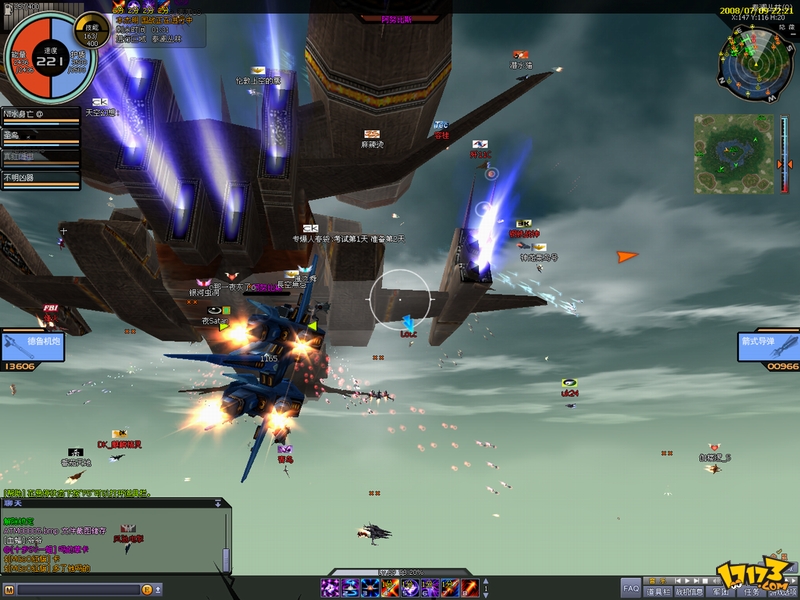800x600 pixels.
Task: Select party member 不明凶器
Action: [x=40, y=178]
